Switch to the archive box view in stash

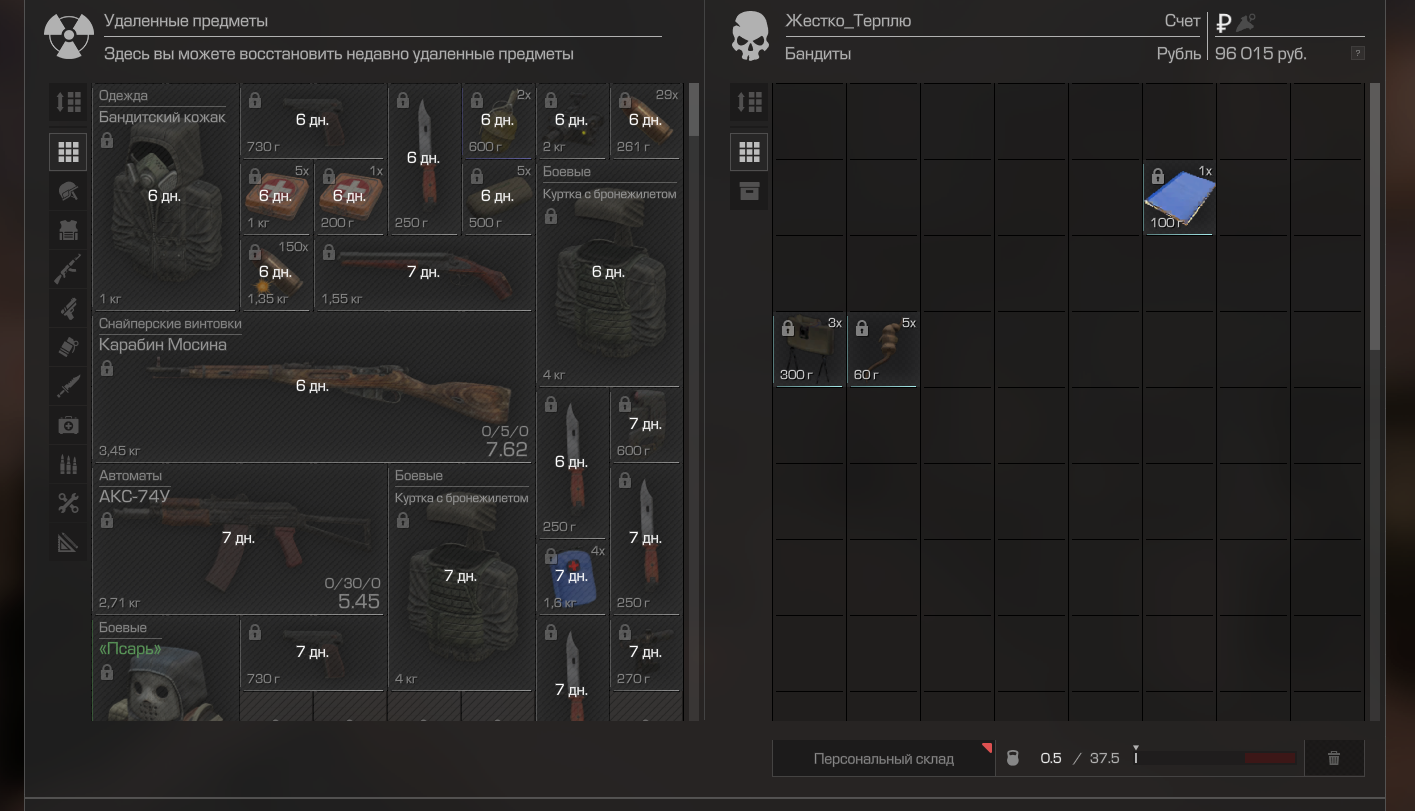pos(749,191)
